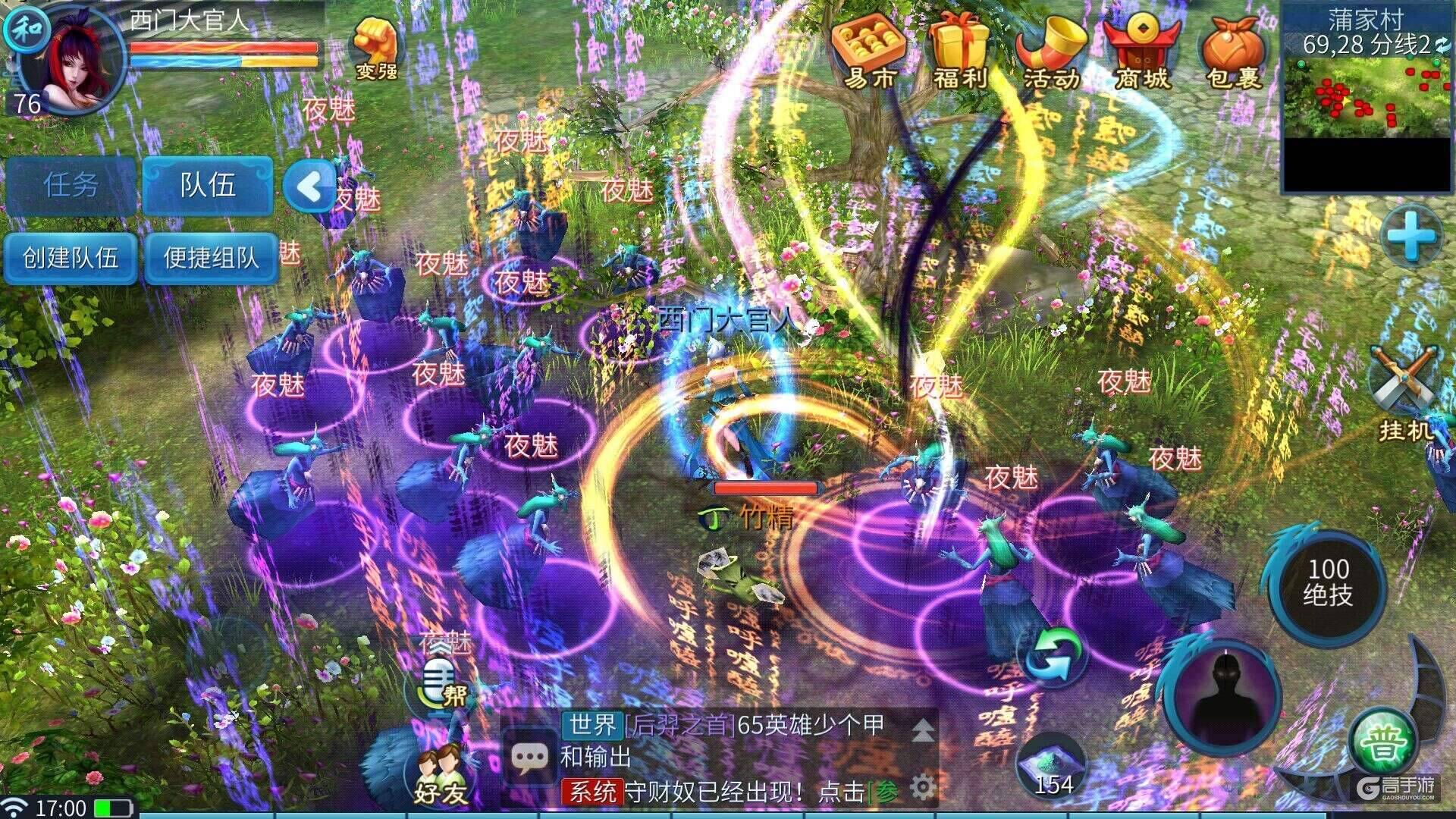
Task: Toggle the 和 peace mode on avatar
Action: [28, 28]
